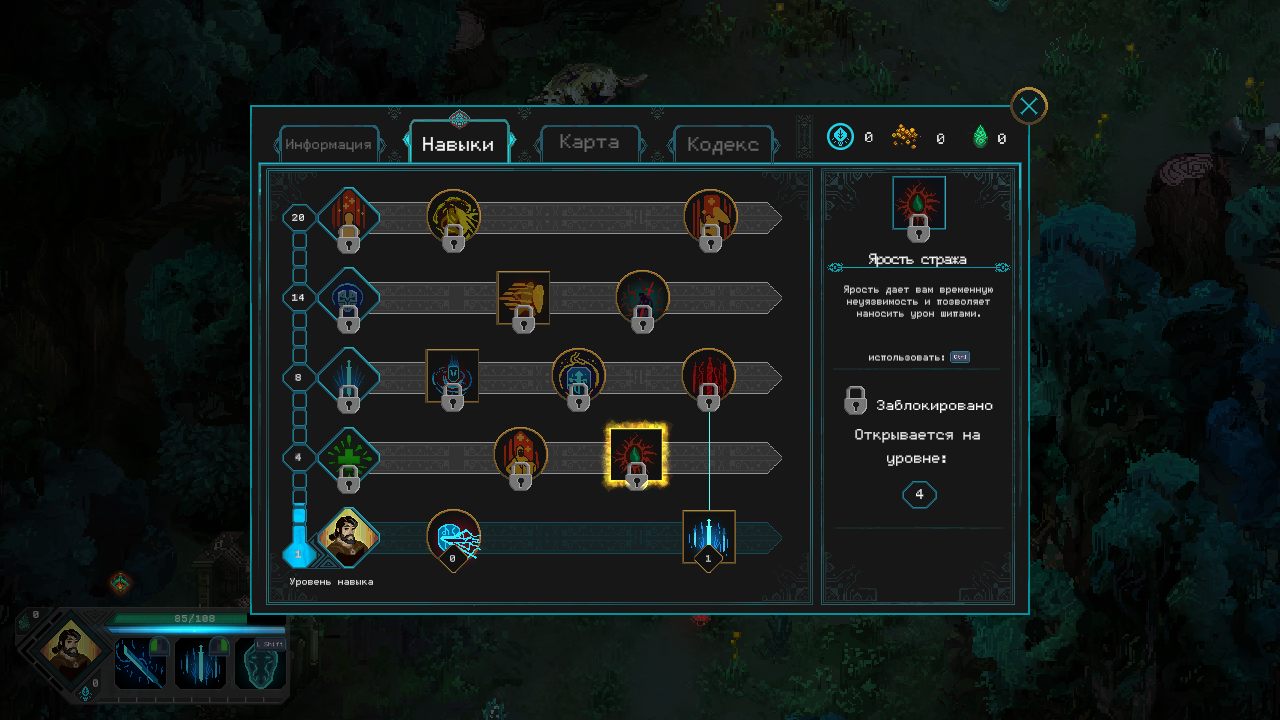The width and height of the screenshot is (1280, 720).
Task: Select the Ярость стража skill icon
Action: [640, 453]
